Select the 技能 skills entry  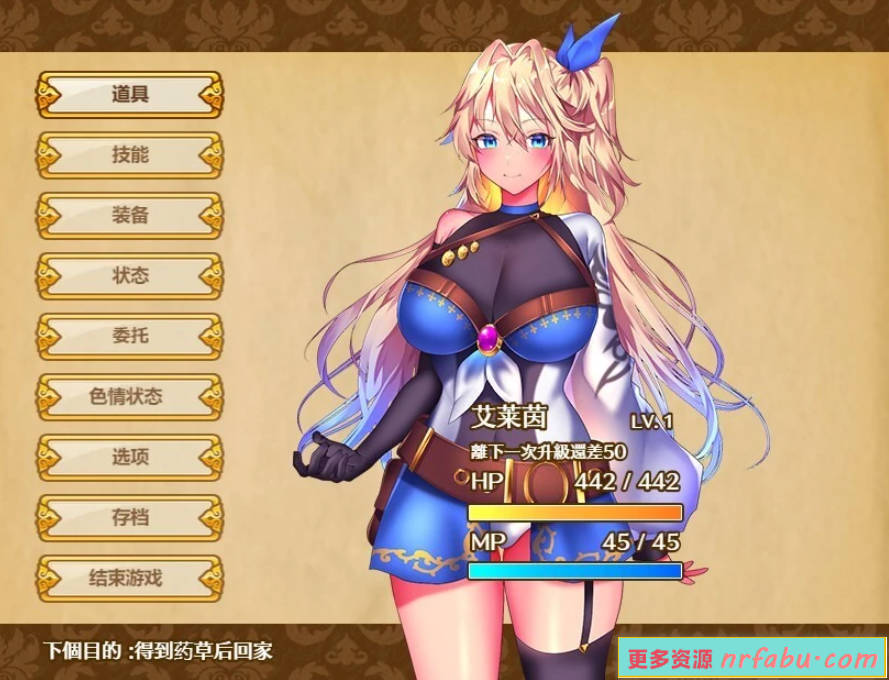[x=130, y=155]
